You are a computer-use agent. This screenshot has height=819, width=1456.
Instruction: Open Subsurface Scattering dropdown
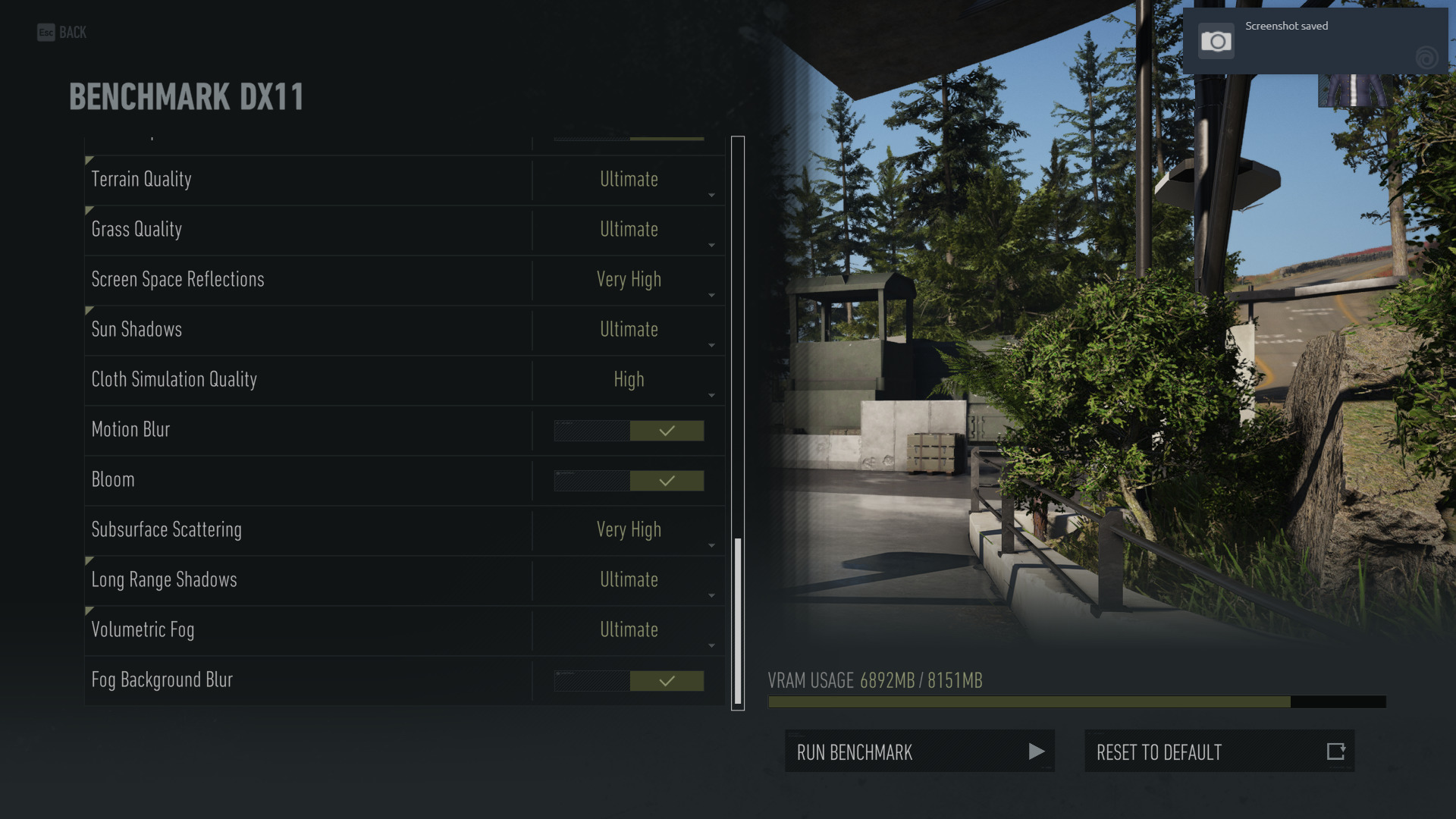(x=629, y=530)
